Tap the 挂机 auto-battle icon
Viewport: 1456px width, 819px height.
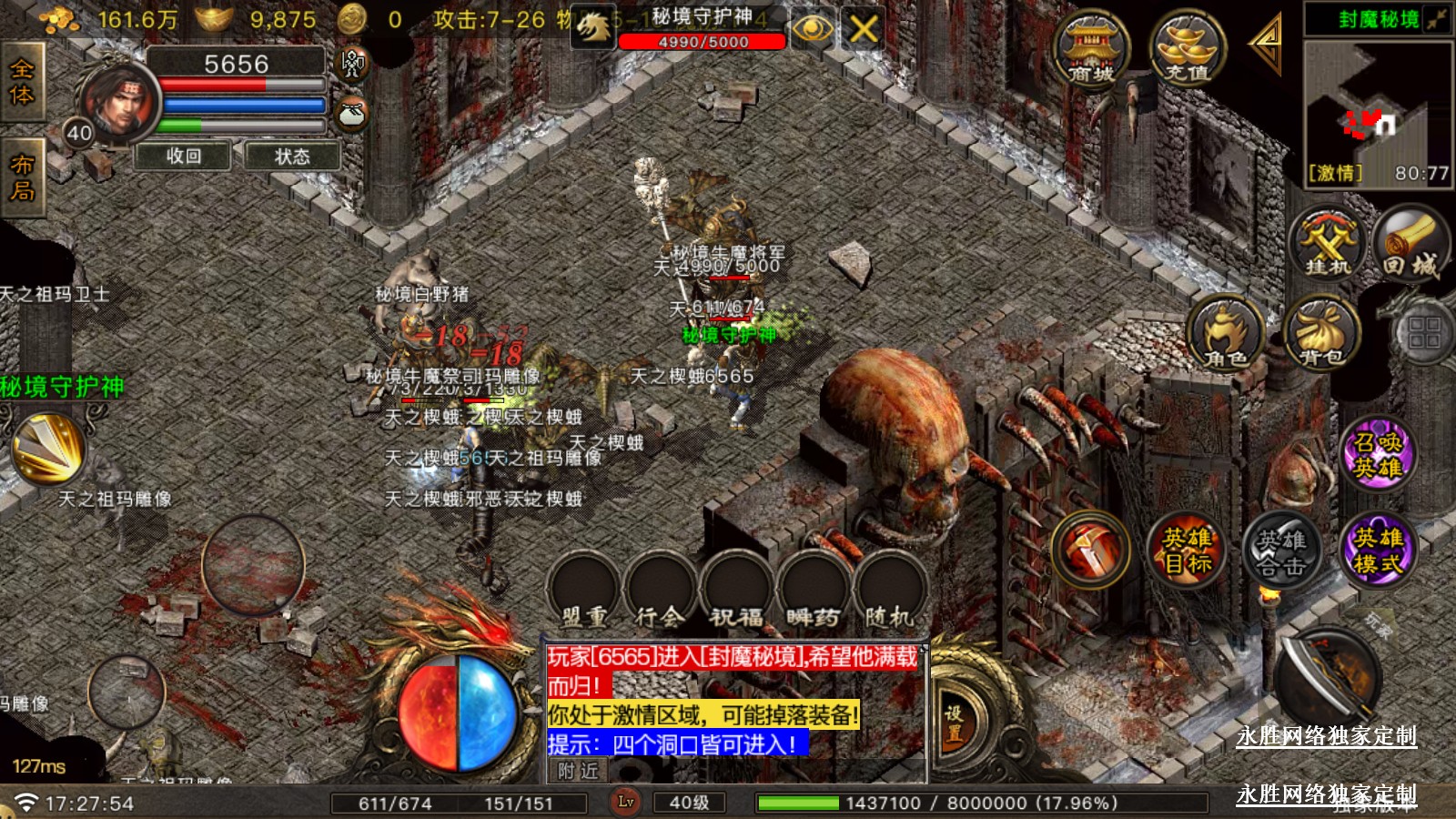(1329, 243)
